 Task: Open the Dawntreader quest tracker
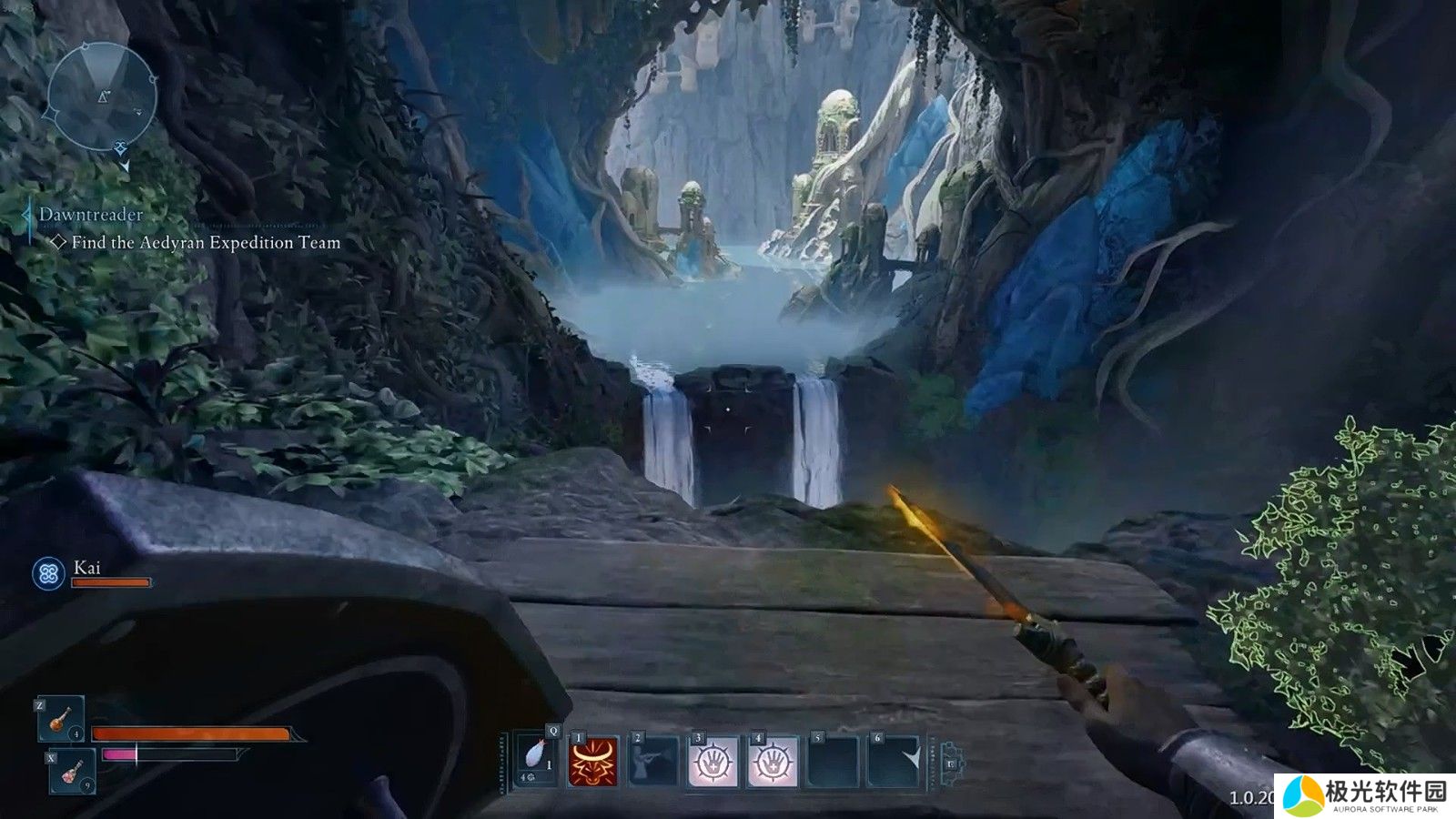coord(91,215)
